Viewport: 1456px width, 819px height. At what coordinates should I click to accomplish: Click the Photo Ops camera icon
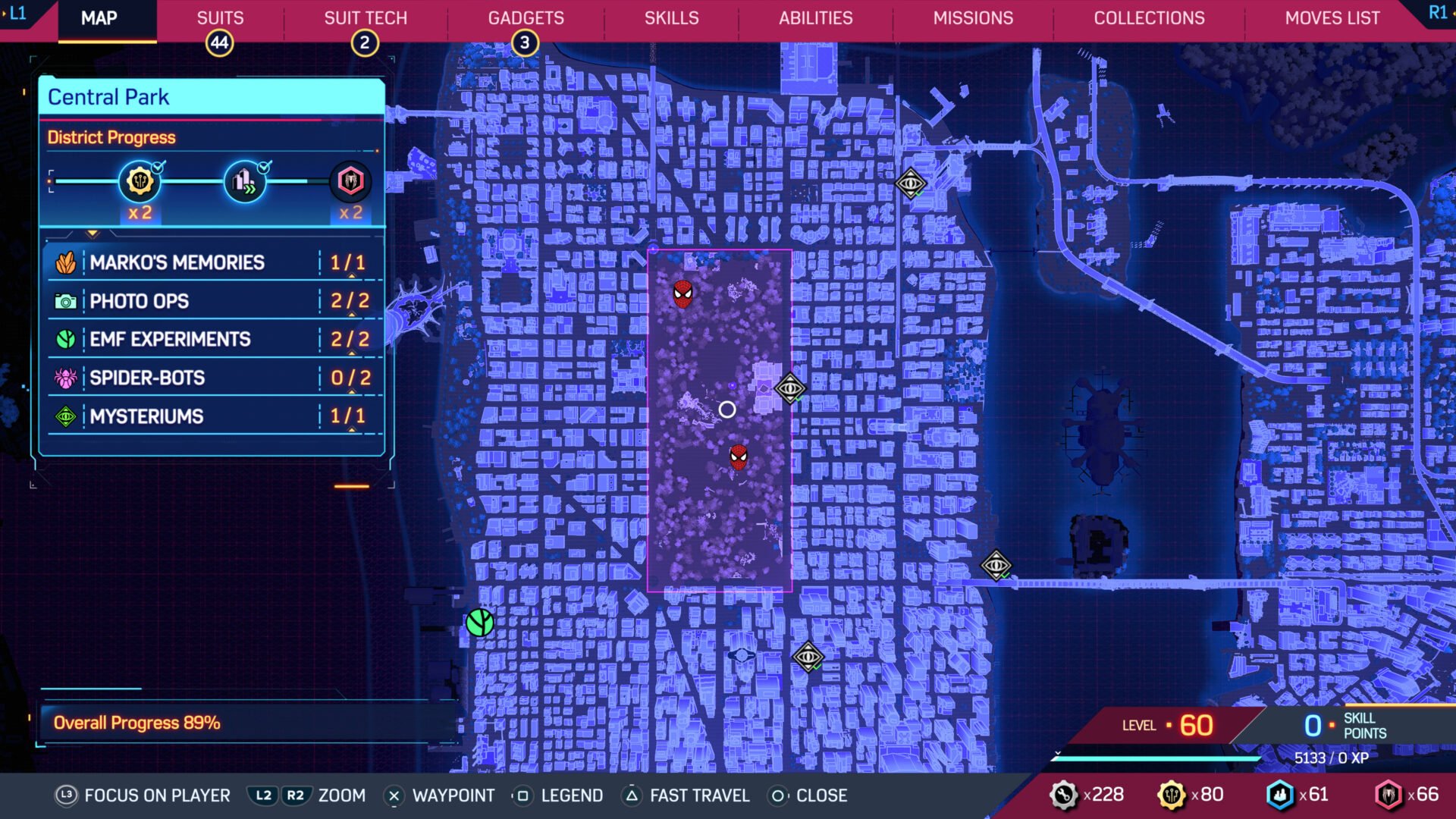[x=67, y=301]
